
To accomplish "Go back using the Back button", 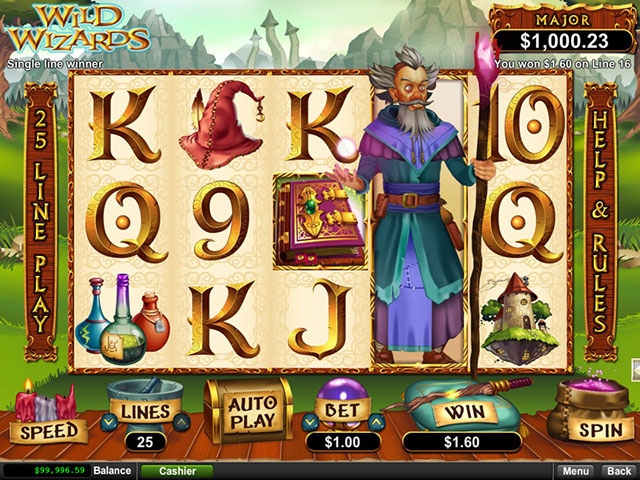I will point(620,470).
